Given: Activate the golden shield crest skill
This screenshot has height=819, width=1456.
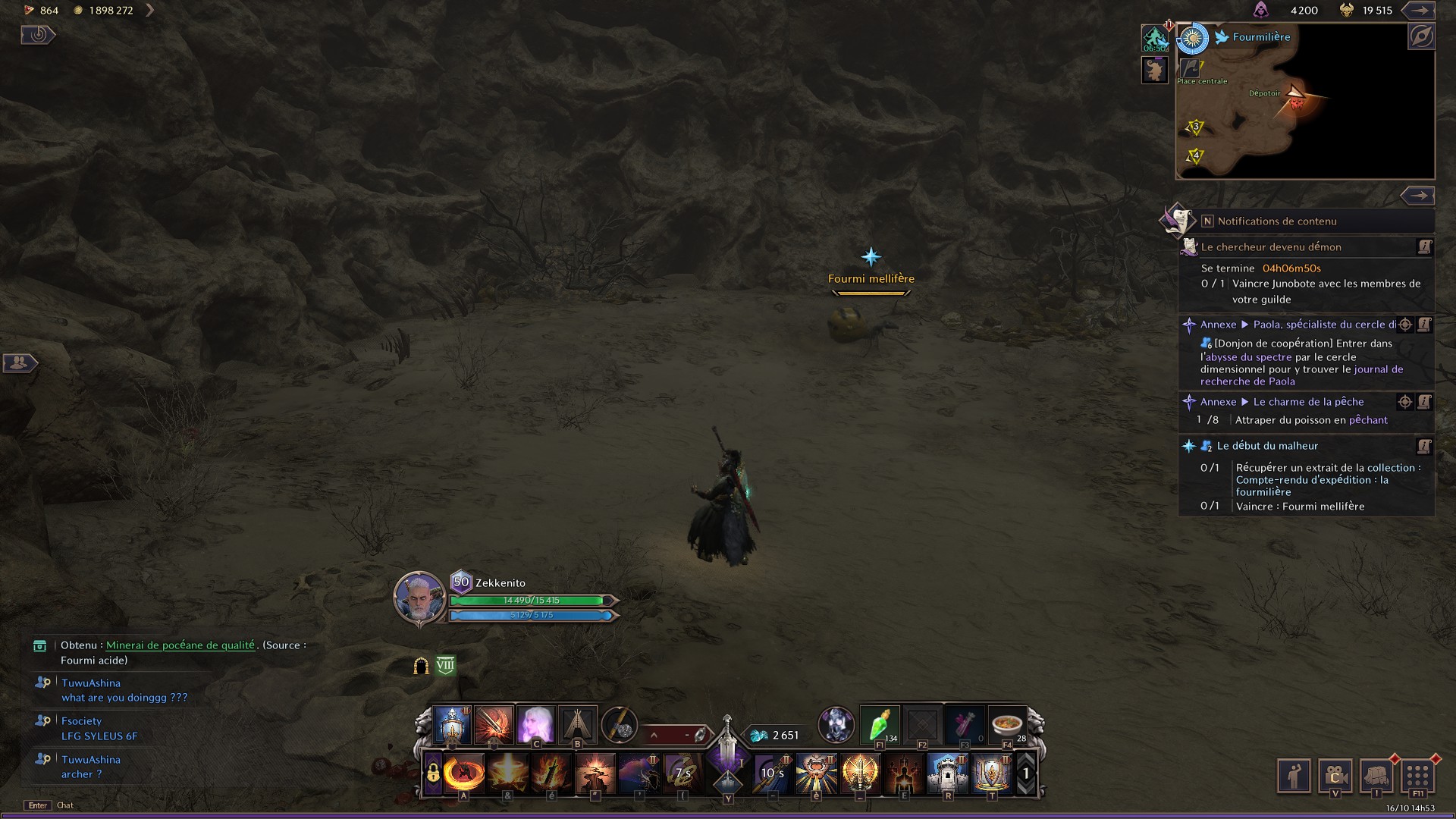Looking at the screenshot, I should (x=991, y=773).
